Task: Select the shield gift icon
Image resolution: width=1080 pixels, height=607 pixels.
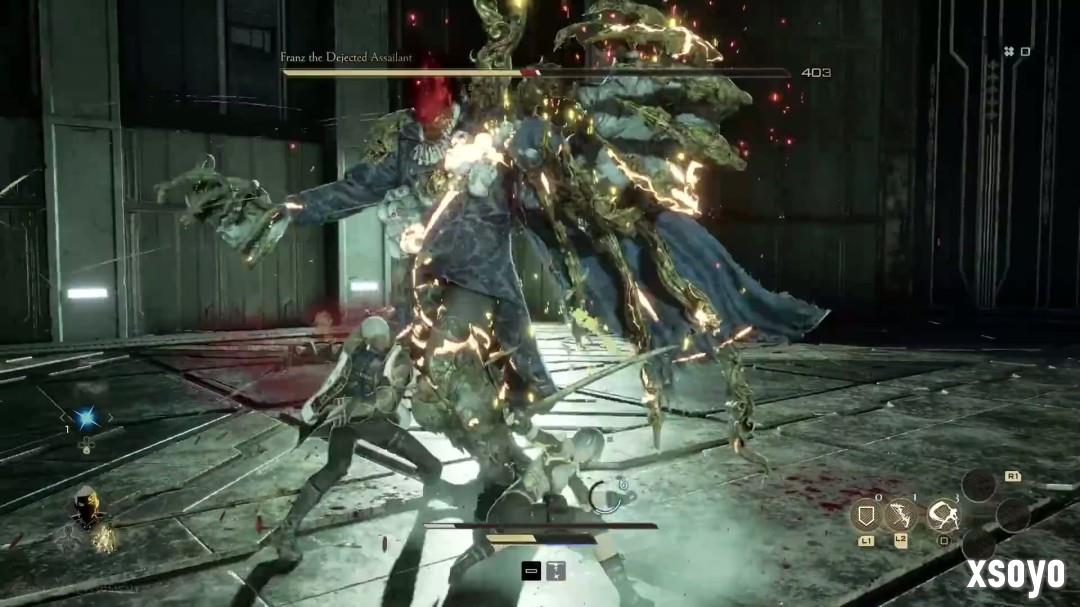Action: click(865, 515)
